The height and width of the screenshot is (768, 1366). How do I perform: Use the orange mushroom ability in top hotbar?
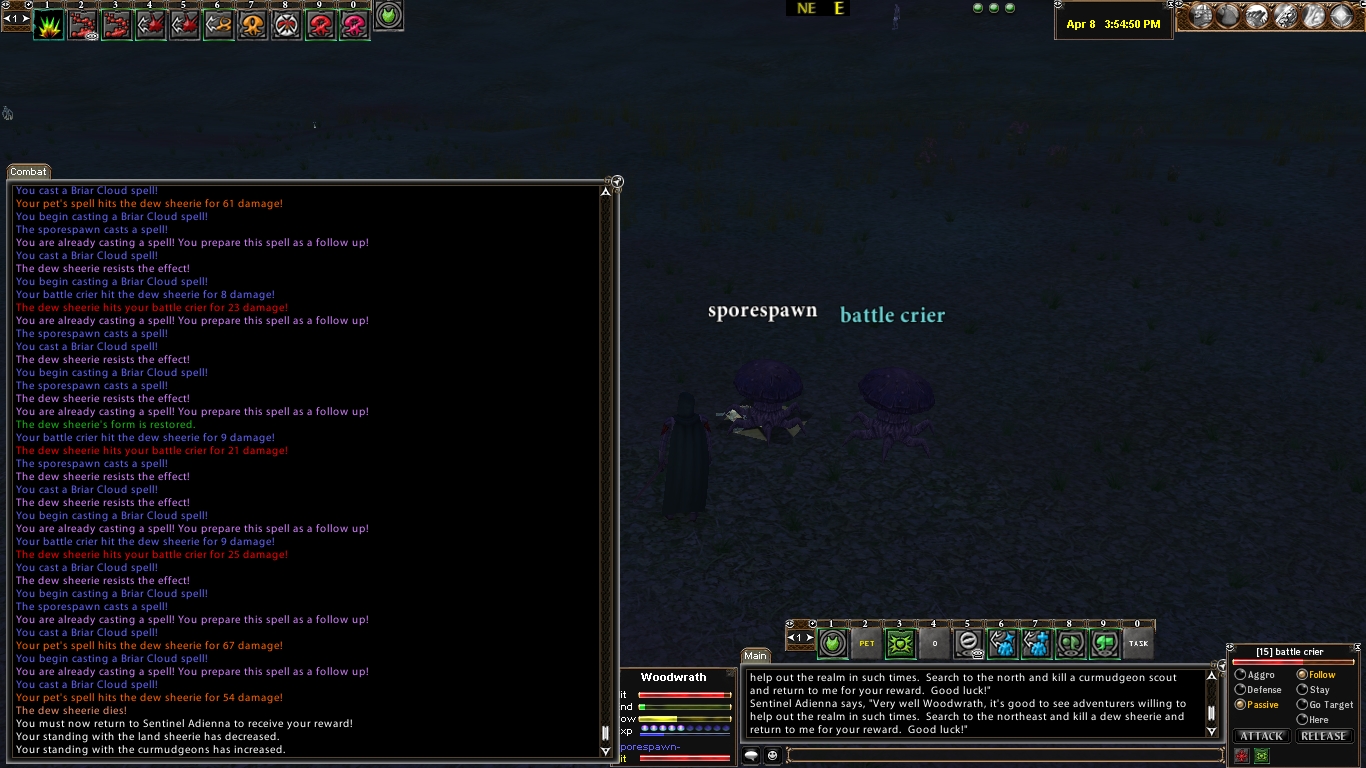pyautogui.click(x=252, y=26)
